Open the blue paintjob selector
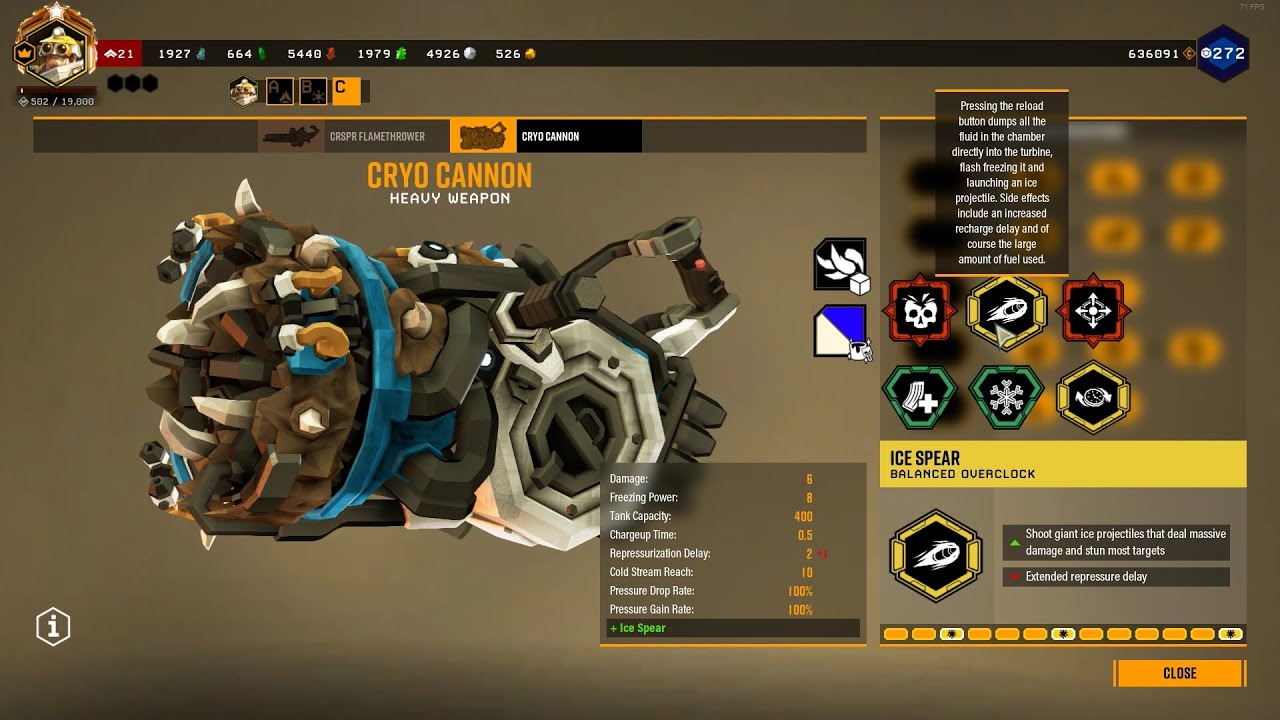This screenshot has width=1280, height=720. coord(840,331)
